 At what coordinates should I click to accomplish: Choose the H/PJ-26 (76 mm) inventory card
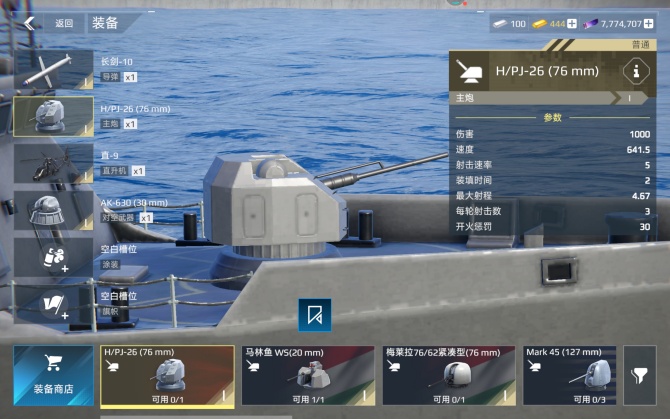167,375
